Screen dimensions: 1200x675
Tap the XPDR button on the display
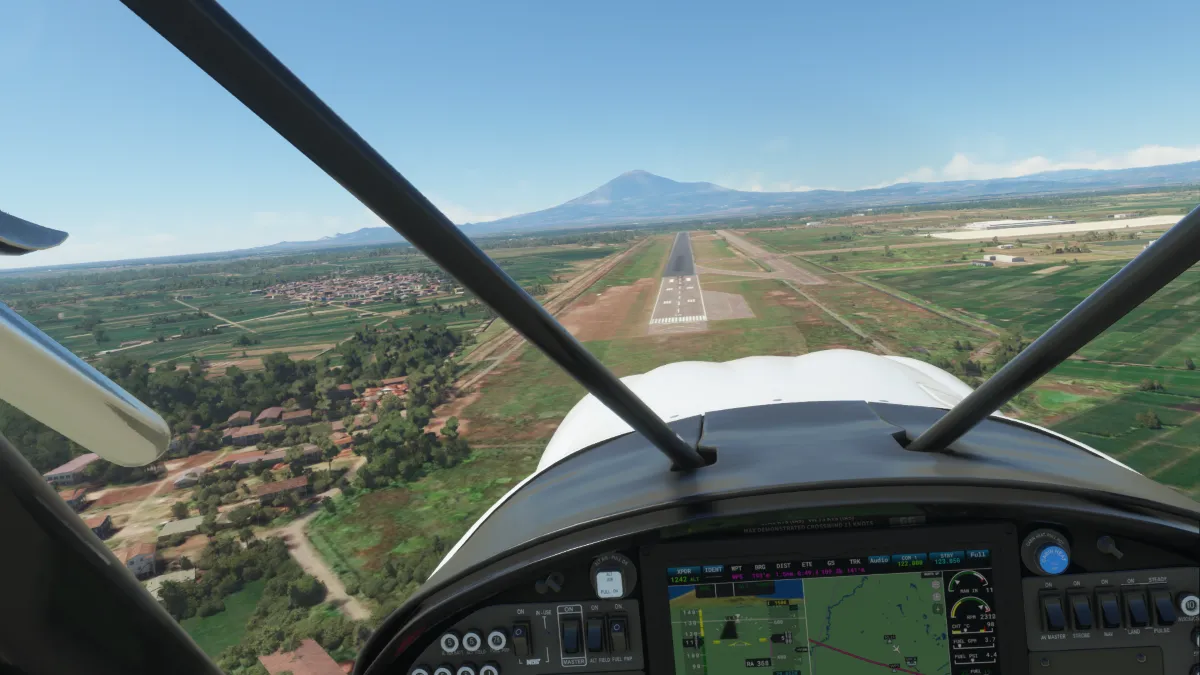click(683, 569)
